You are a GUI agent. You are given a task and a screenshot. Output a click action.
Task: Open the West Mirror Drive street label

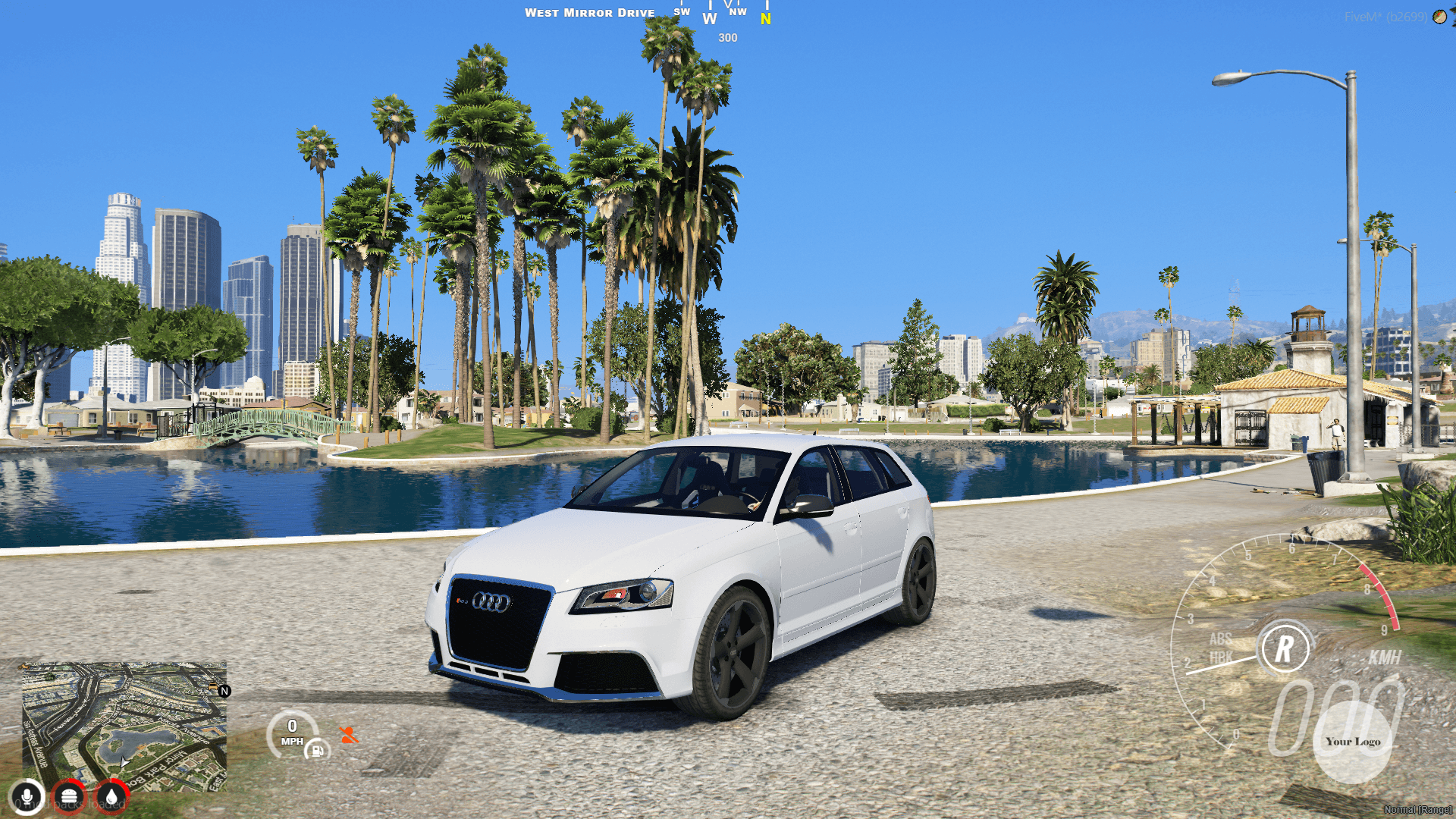(590, 12)
